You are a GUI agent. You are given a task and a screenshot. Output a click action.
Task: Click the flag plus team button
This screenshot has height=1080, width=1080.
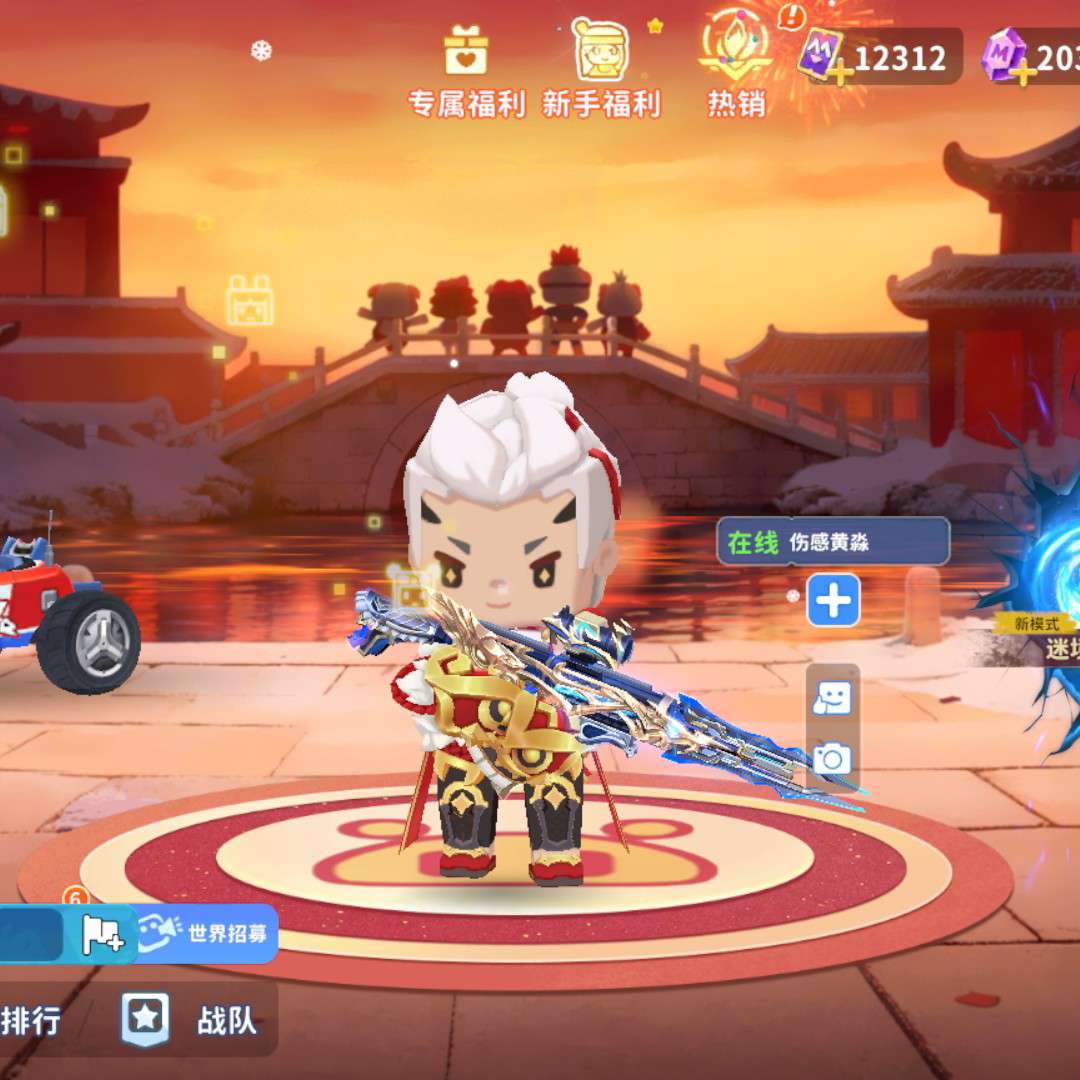pos(101,935)
